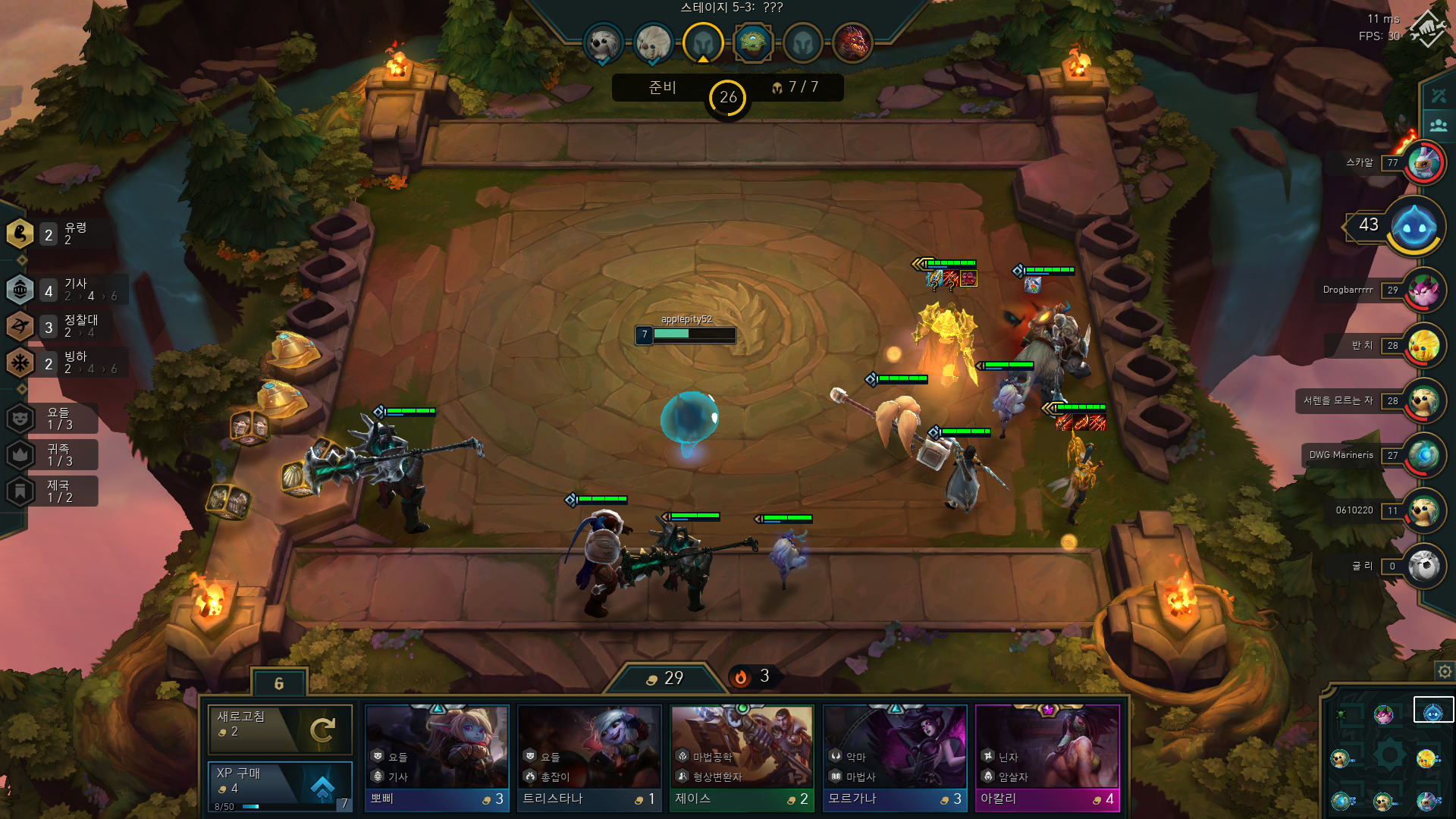The height and width of the screenshot is (819, 1456).
Task: Buy the 뽀삐 champion card
Action: 437,758
